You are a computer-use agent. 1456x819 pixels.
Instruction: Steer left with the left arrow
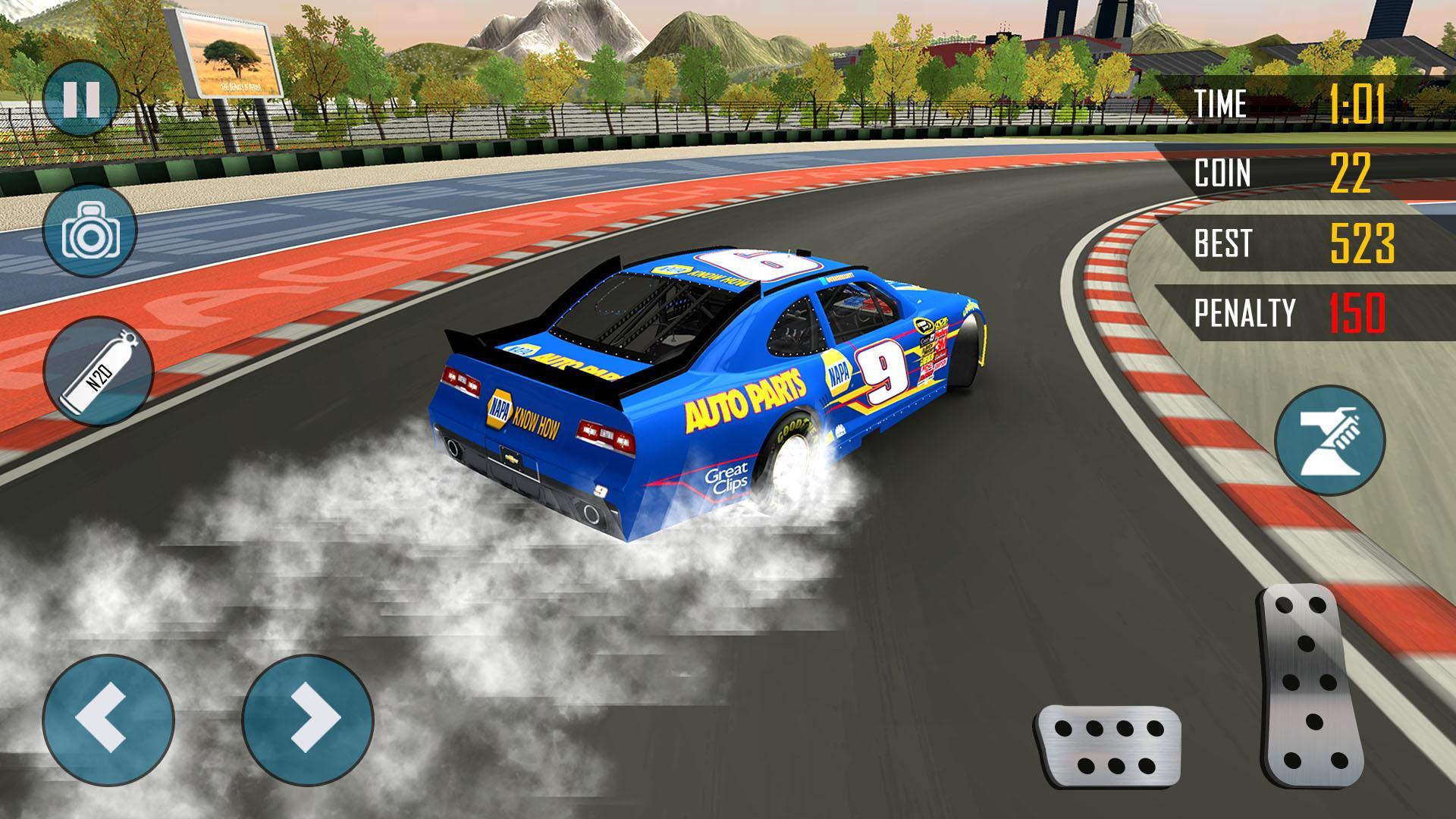tap(108, 720)
